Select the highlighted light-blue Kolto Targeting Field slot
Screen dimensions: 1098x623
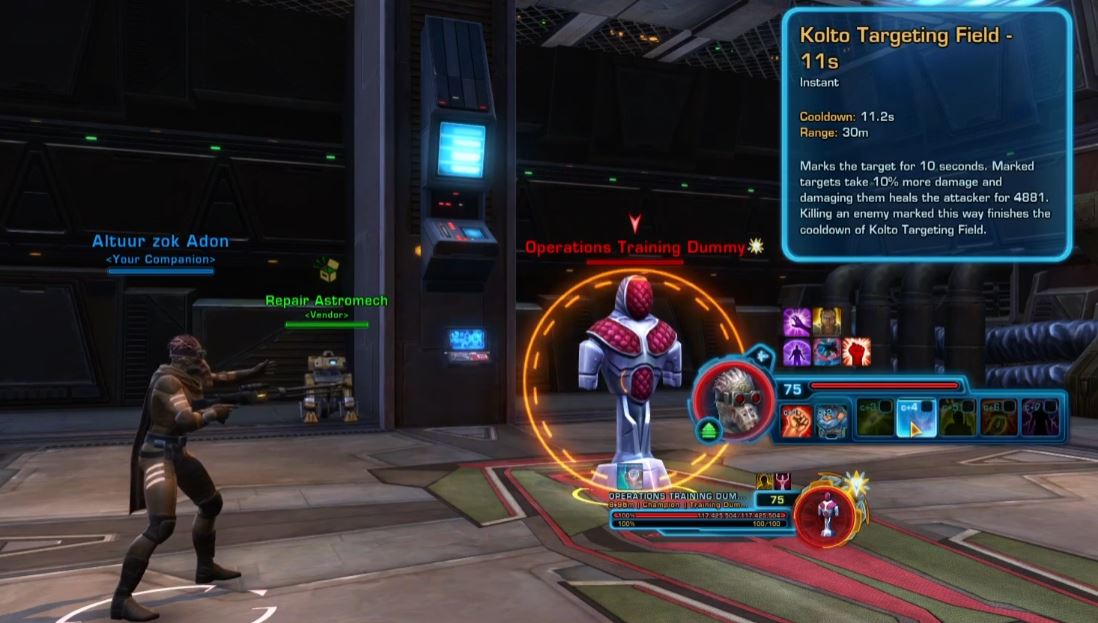pos(916,419)
